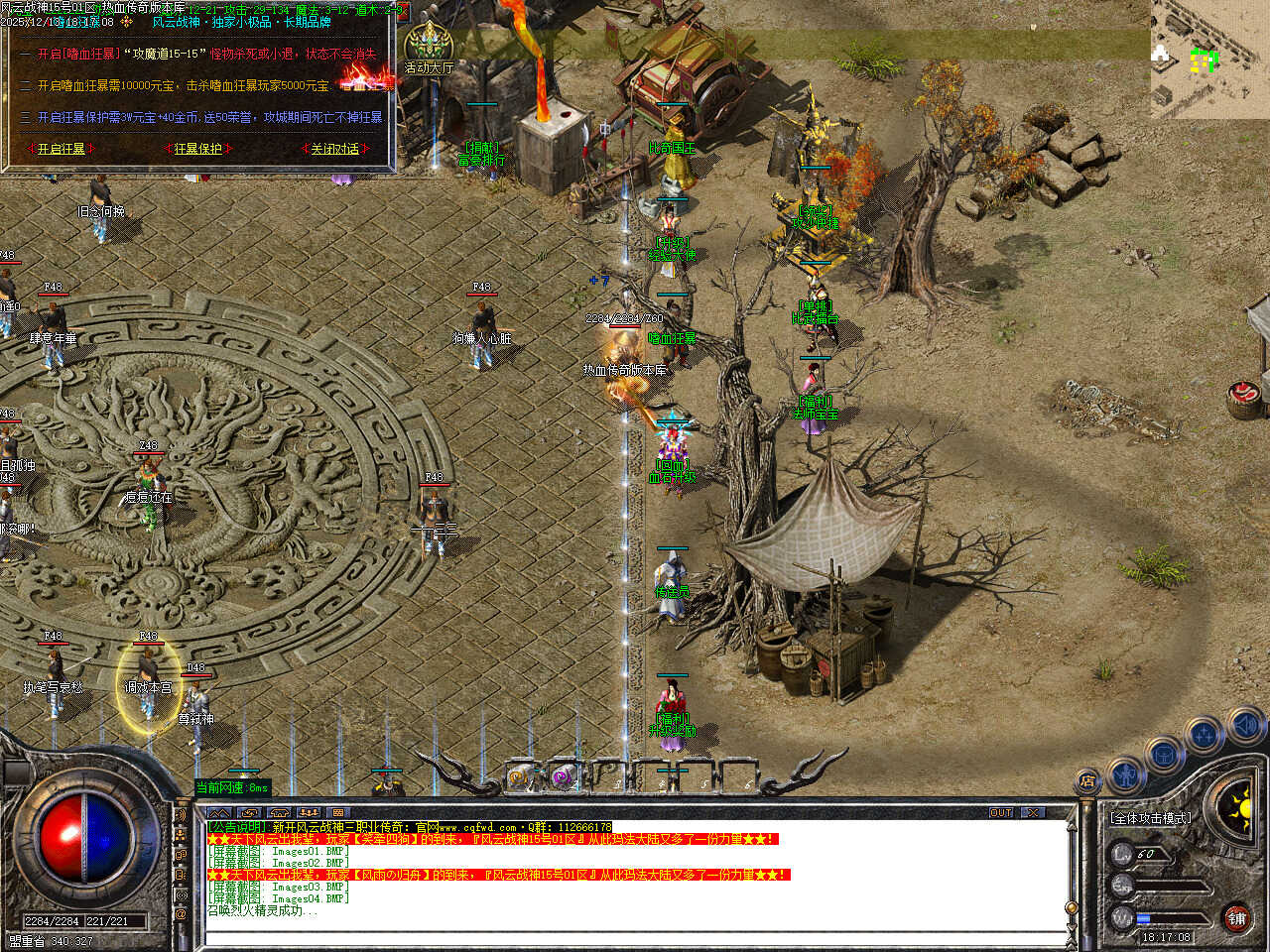Open the character figure round button

pyautogui.click(x=1125, y=773)
